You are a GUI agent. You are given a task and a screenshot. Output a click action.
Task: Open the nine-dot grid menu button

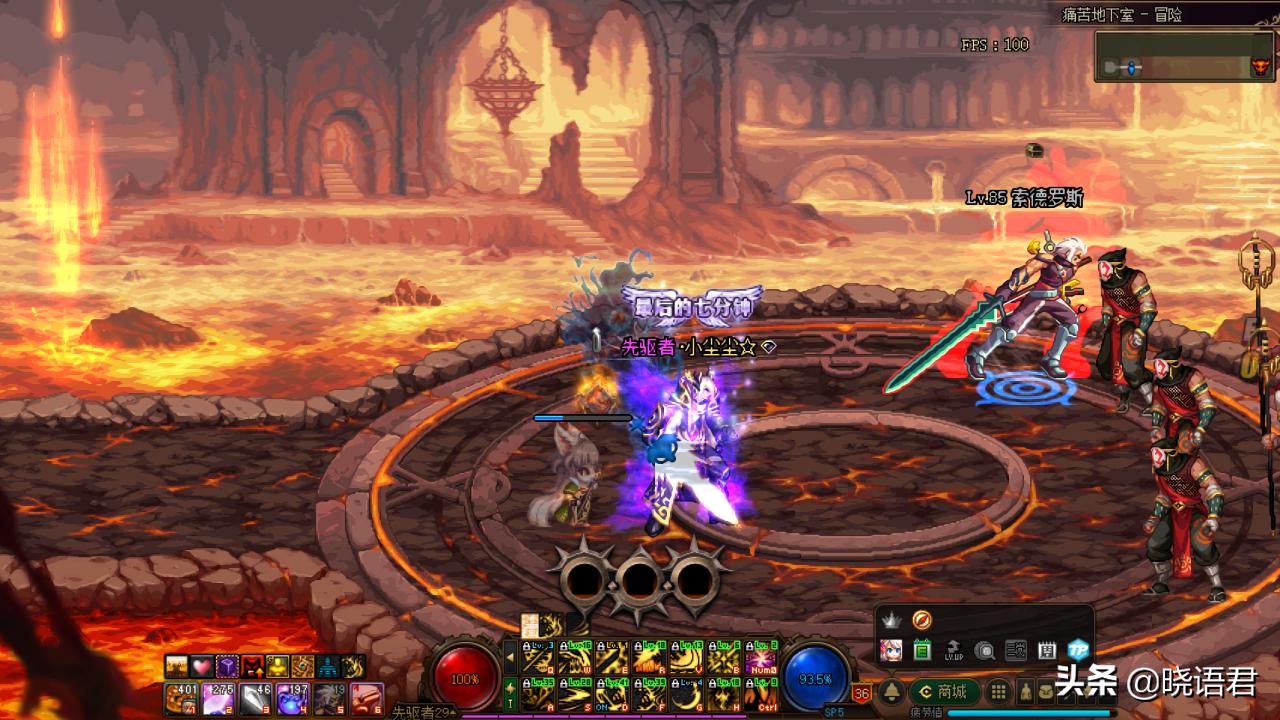coord(998,692)
